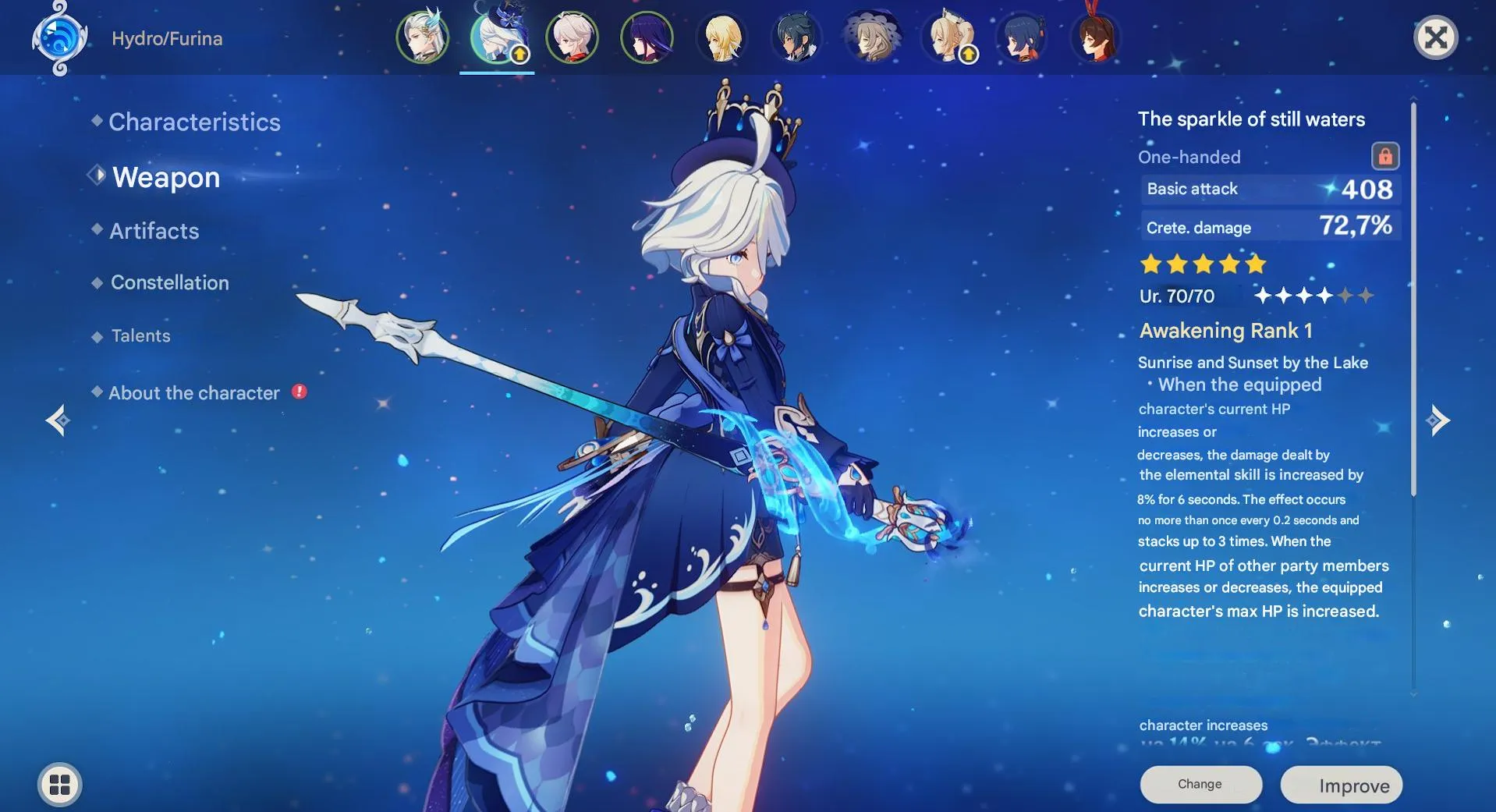Viewport: 1496px width, 812px height.
Task: Open the Characteristics section
Action: click(194, 122)
